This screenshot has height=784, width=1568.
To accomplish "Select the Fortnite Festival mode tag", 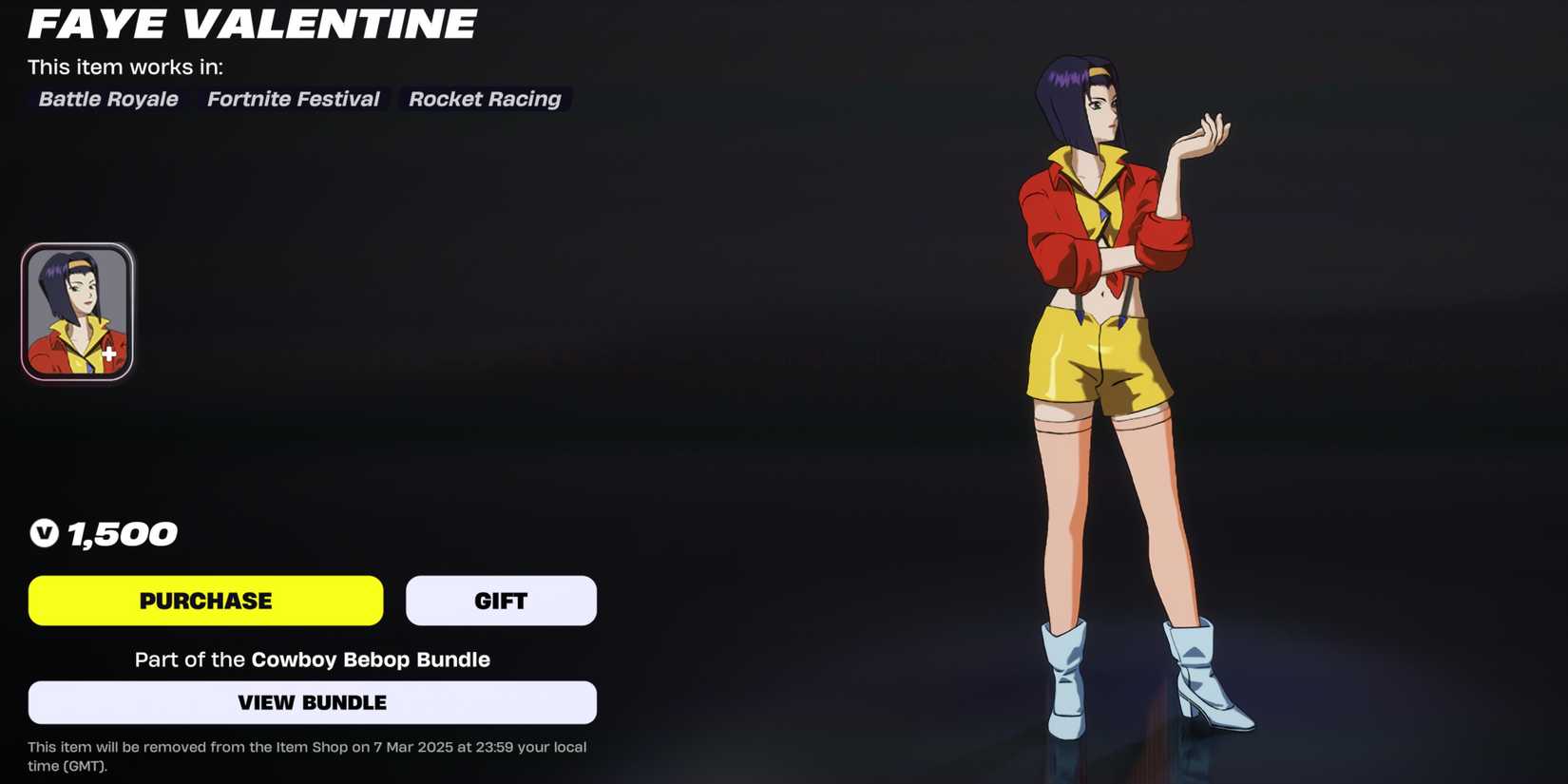I will (293, 99).
